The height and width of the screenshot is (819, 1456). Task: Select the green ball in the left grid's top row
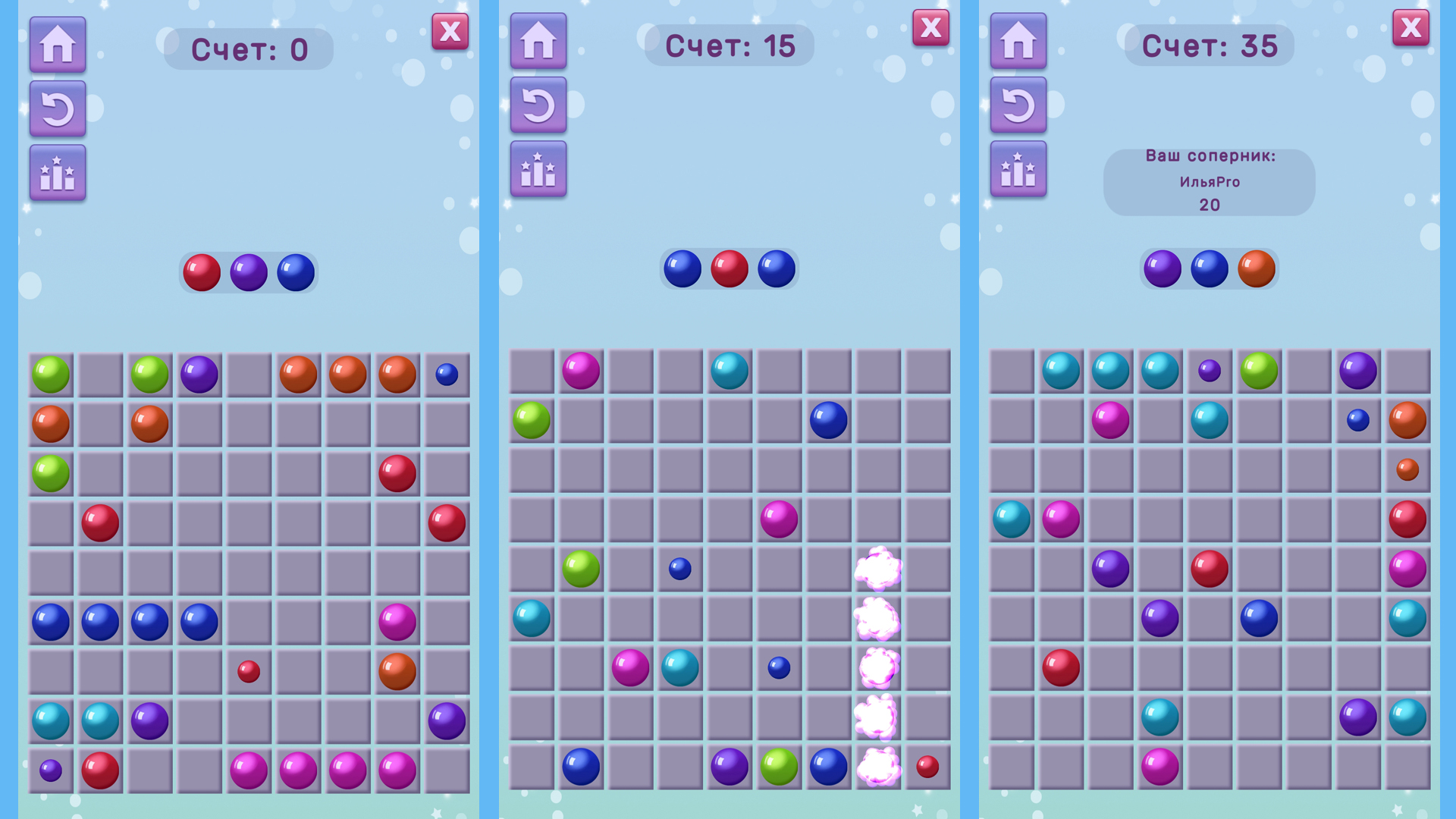click(x=49, y=372)
